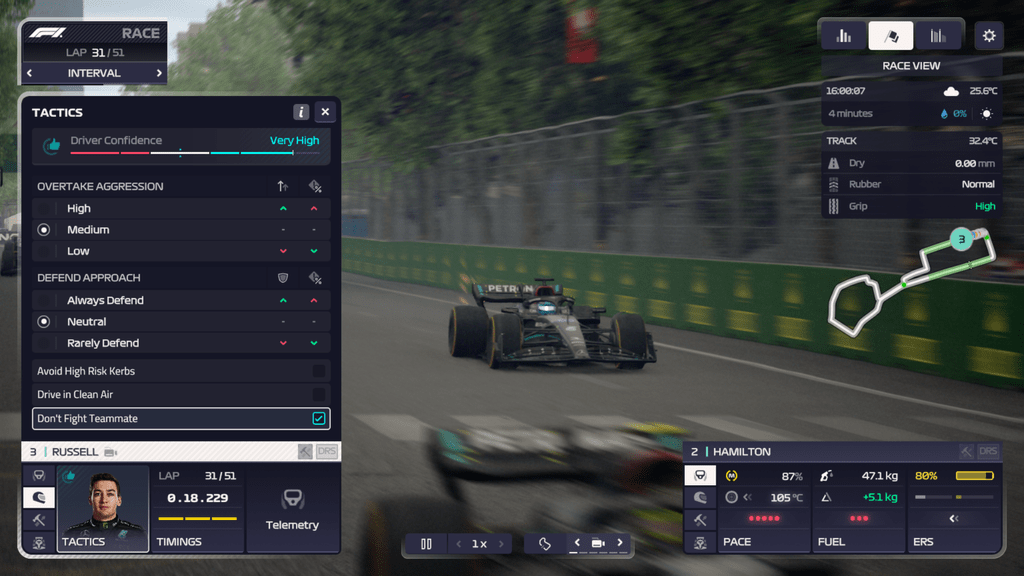Tick the Drive in Clean Air checkbox
Image resolution: width=1024 pixels, height=576 pixels.
tap(318, 395)
